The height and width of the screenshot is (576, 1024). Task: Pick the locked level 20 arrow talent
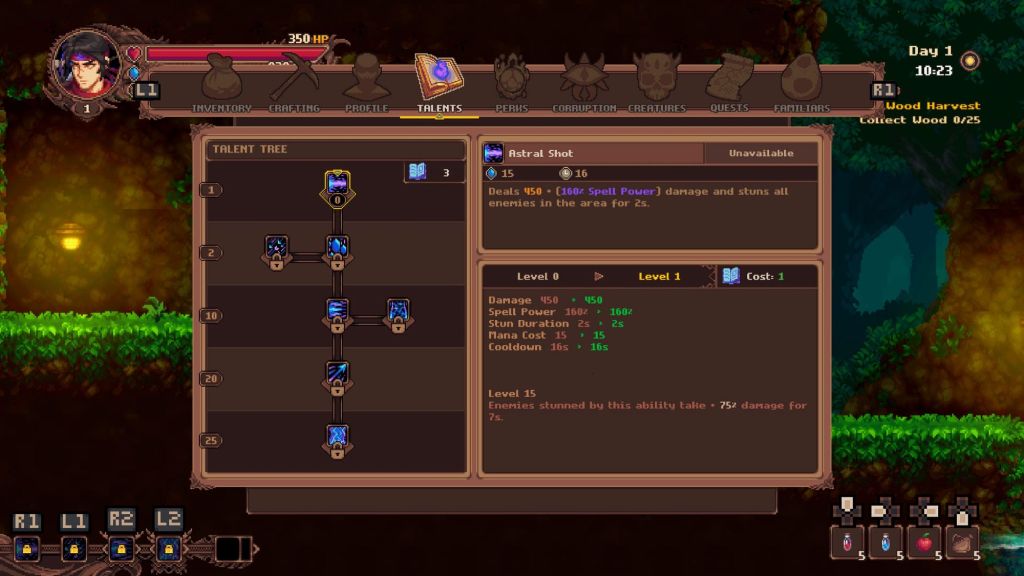tap(337, 375)
